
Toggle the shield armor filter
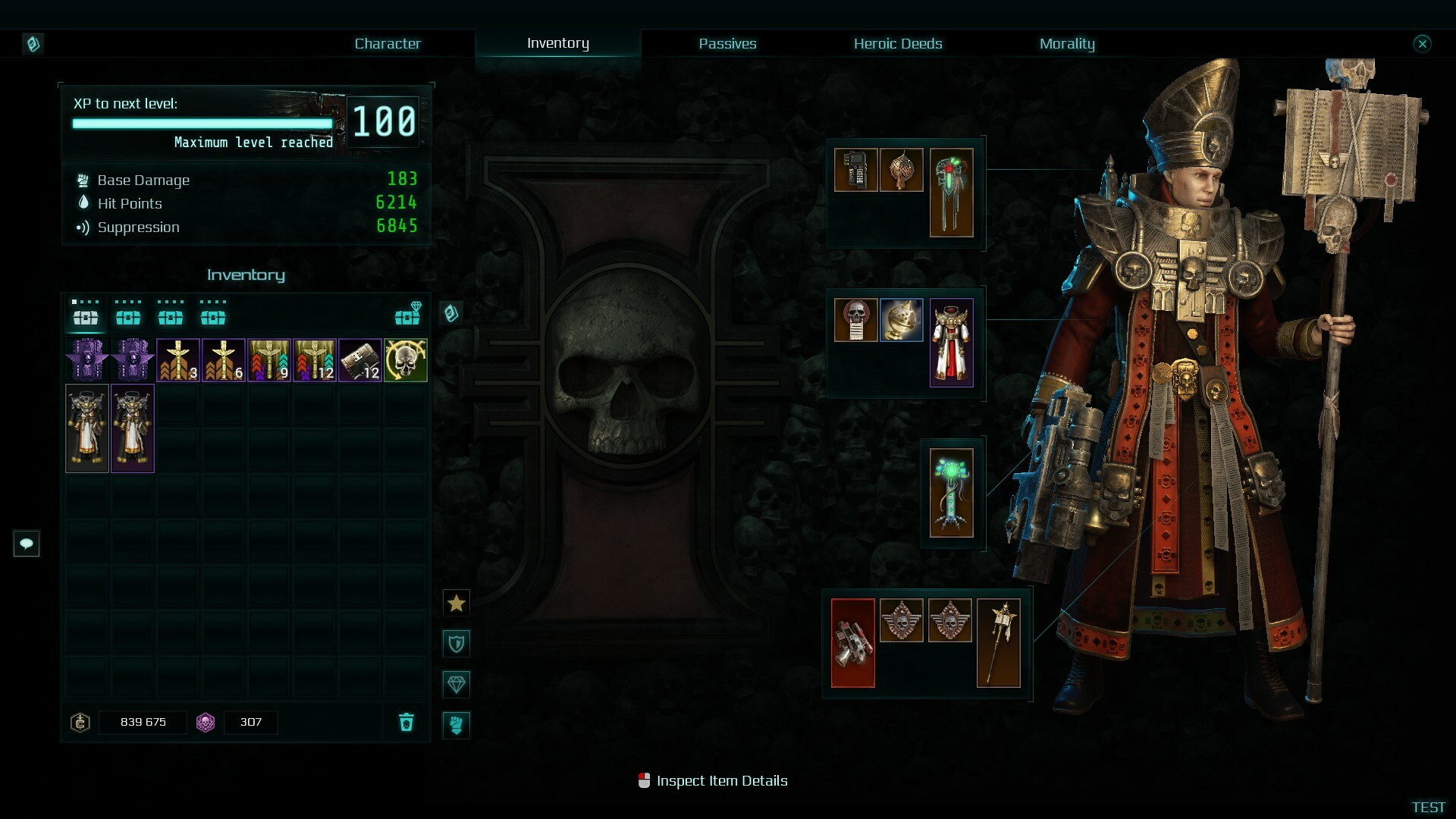tap(457, 643)
